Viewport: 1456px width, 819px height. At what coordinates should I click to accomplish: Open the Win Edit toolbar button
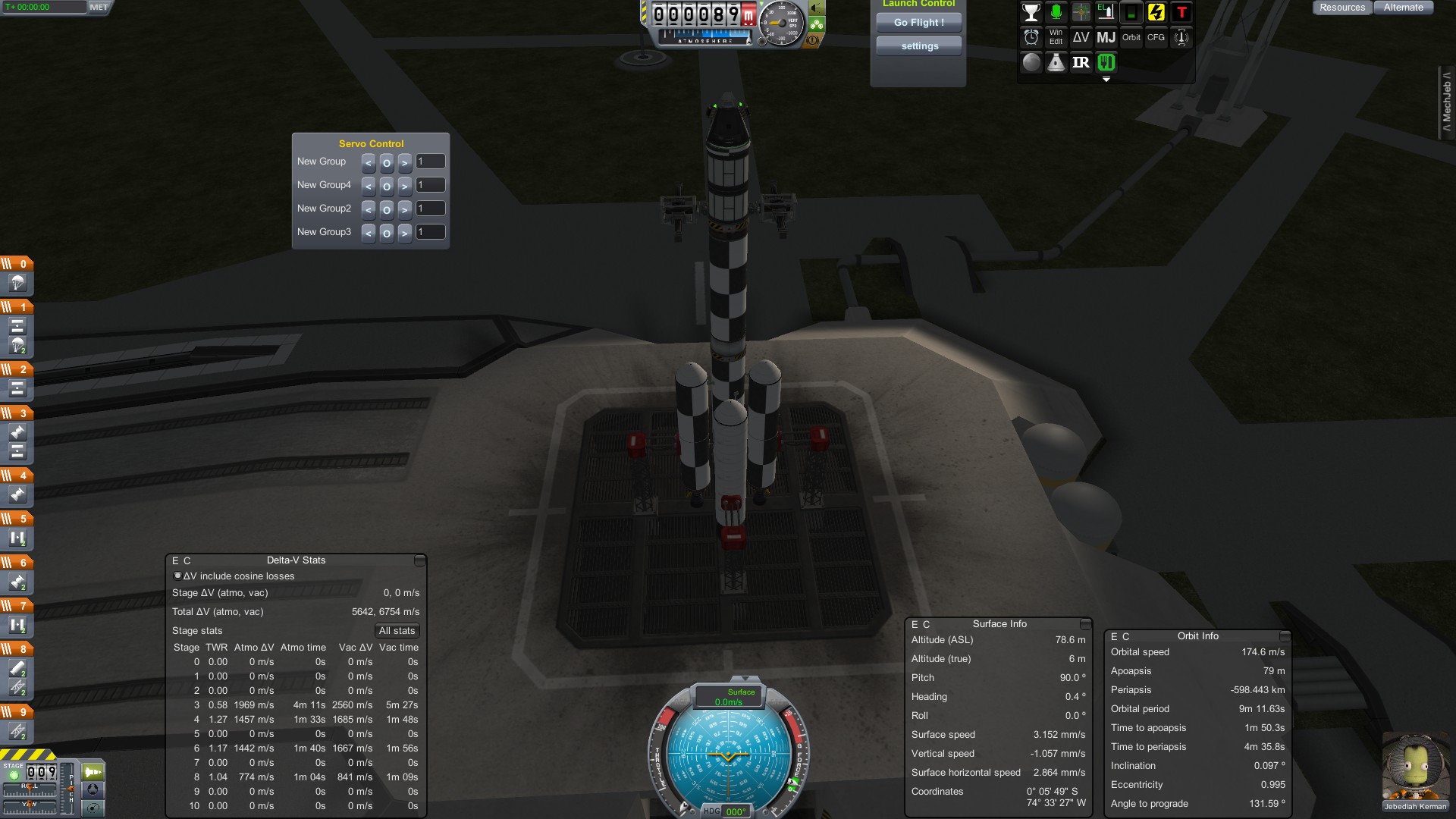coord(1056,38)
